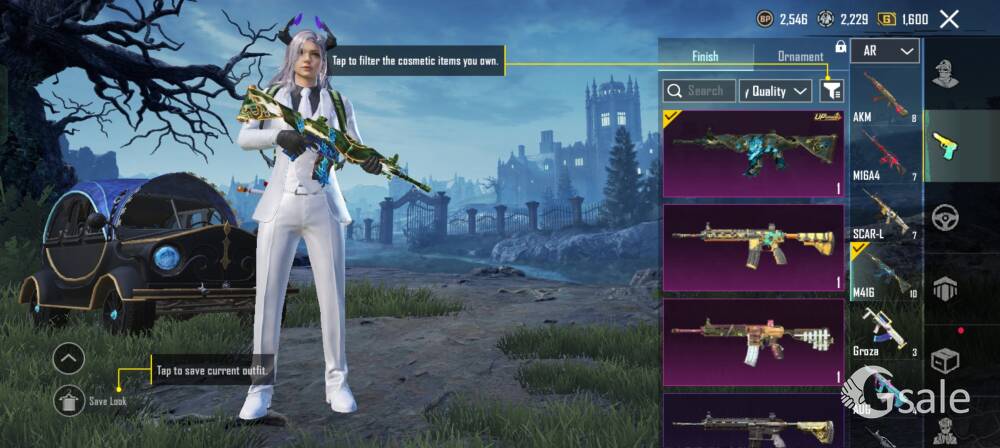Switch to the Finish tab
Viewport: 1000px width, 448px height.
click(x=705, y=56)
